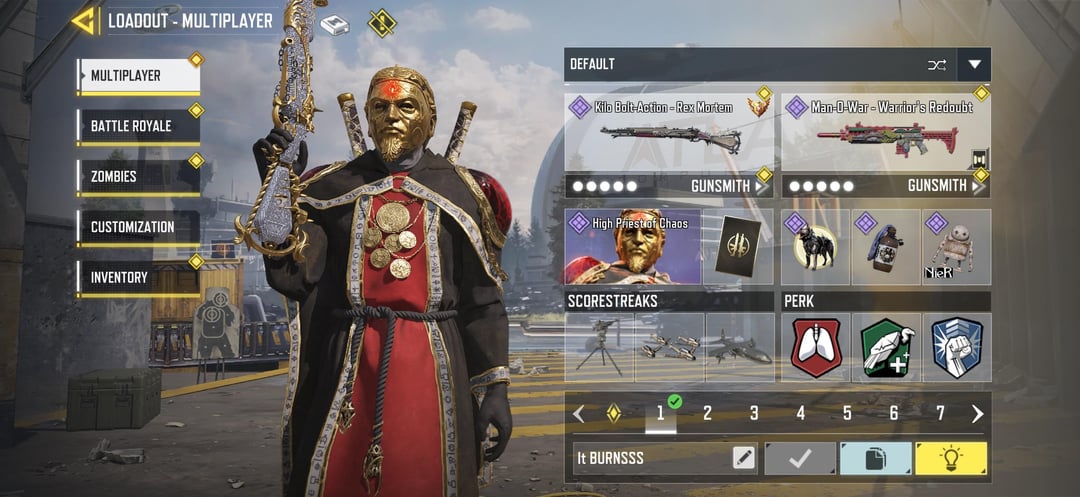Image resolution: width=1080 pixels, height=497 pixels.
Task: Go back using the yellow arrow
Action: [83, 20]
